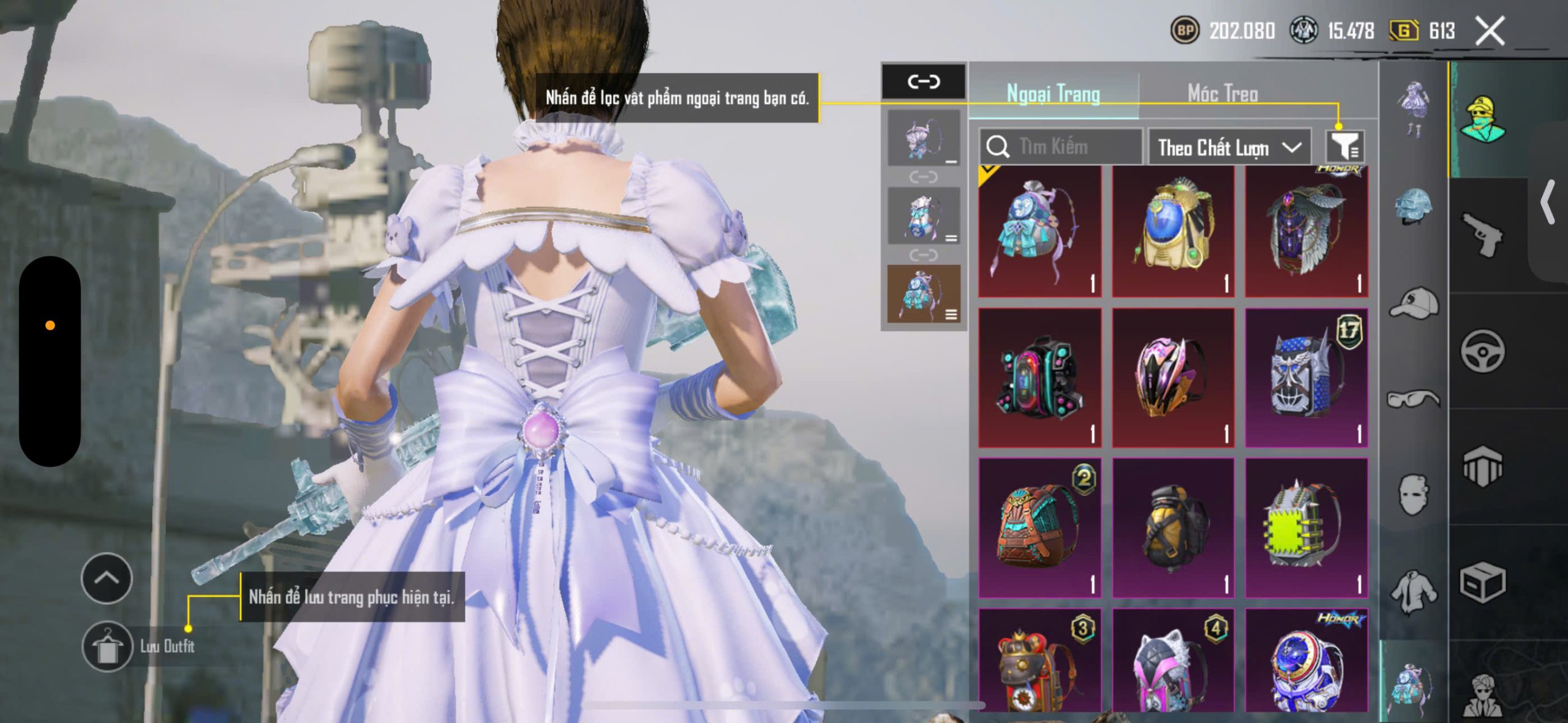Show the glasses category
The image size is (1568, 723).
pos(1414,399)
